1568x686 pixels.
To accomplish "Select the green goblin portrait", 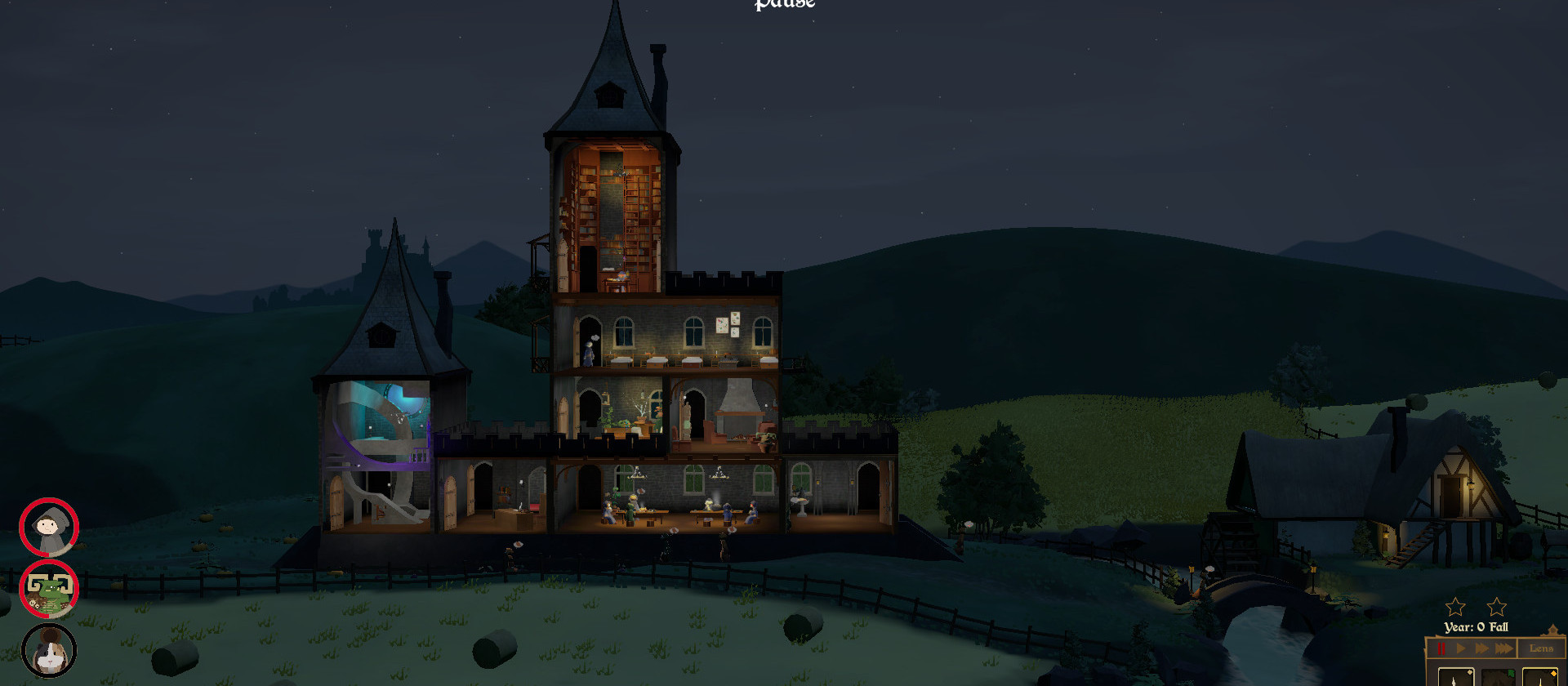I will tap(49, 590).
